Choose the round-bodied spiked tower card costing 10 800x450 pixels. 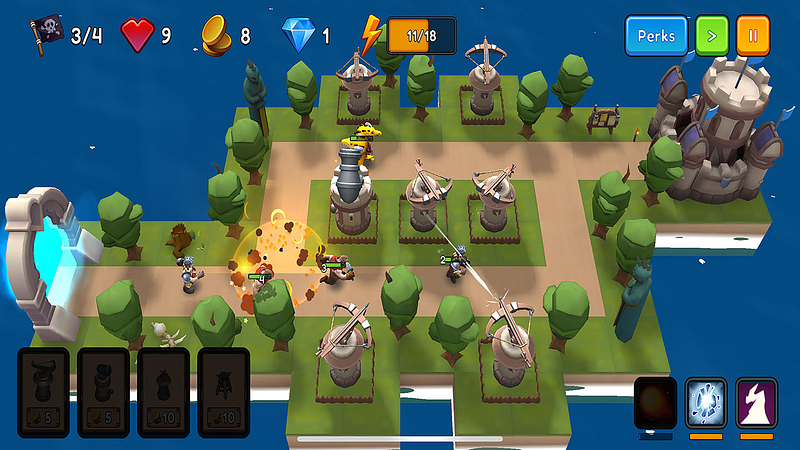164,391
